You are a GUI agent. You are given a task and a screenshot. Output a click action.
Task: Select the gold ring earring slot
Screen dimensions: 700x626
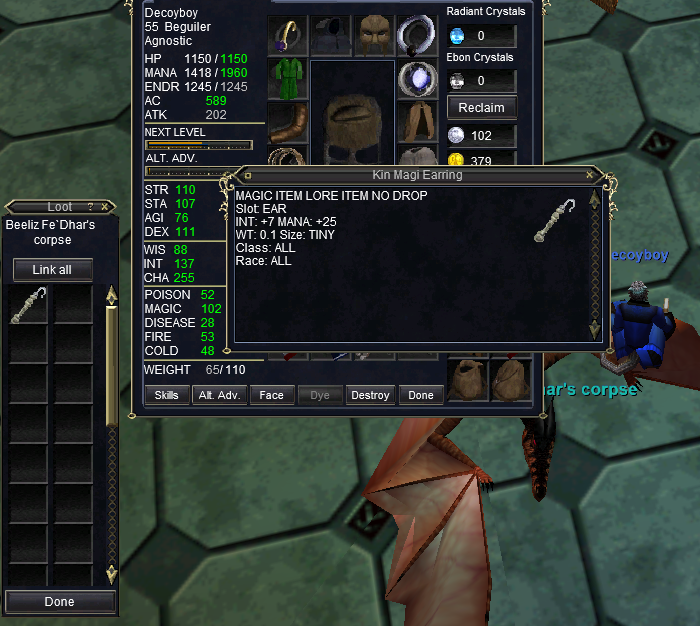[288, 35]
